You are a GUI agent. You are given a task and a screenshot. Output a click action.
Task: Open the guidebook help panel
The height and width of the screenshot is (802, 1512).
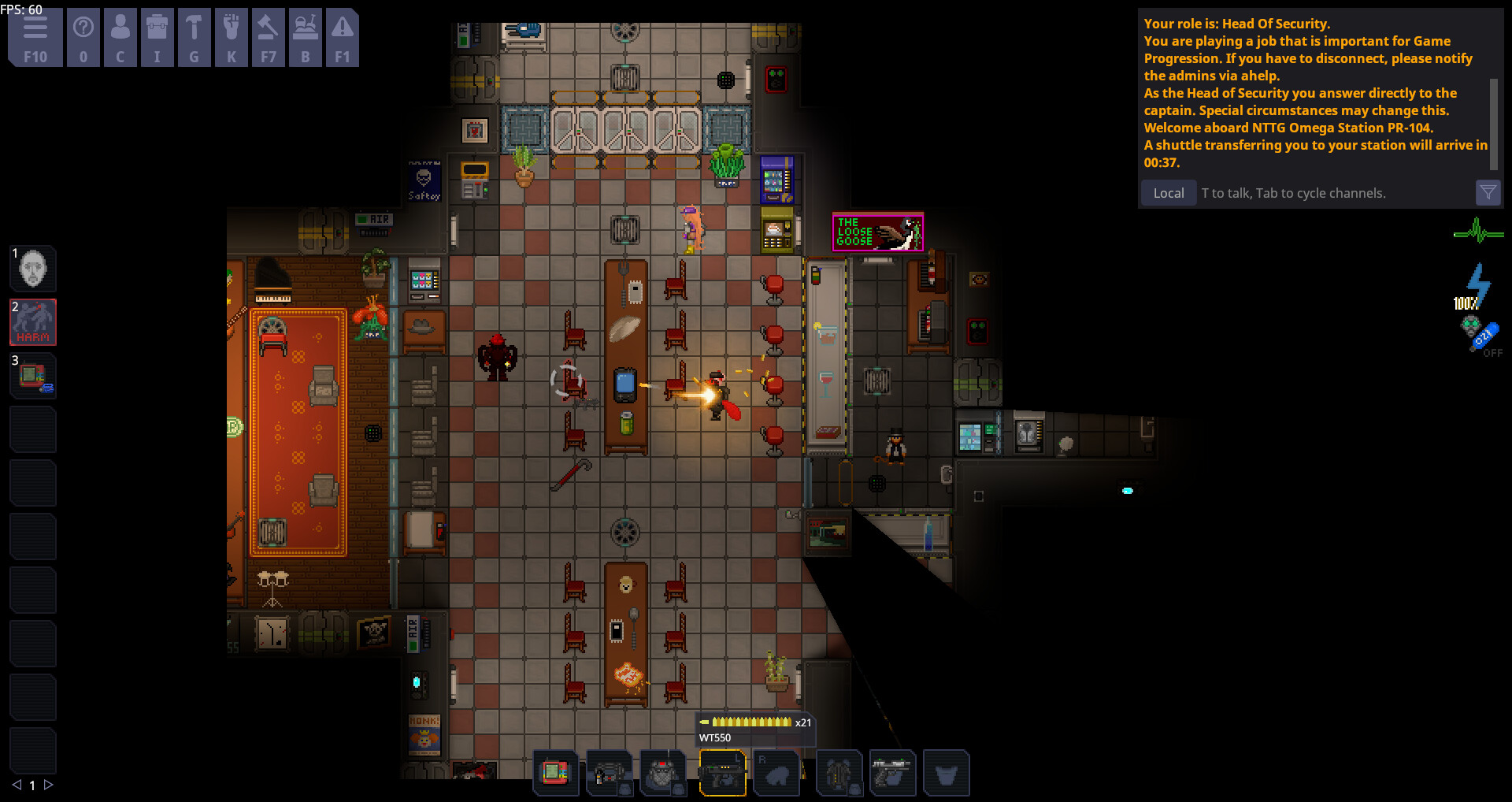[83, 36]
